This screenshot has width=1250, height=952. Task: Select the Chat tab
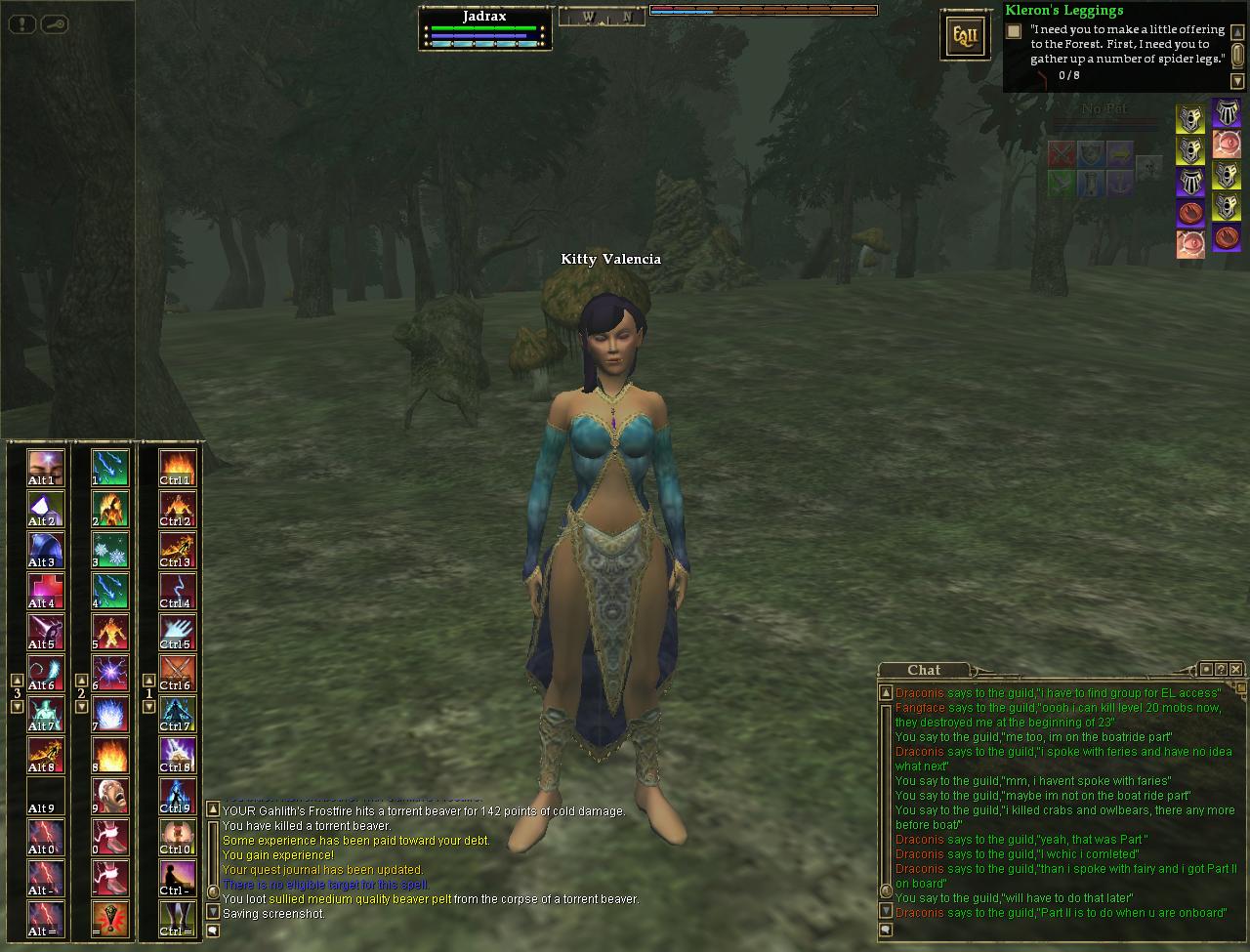(x=924, y=670)
